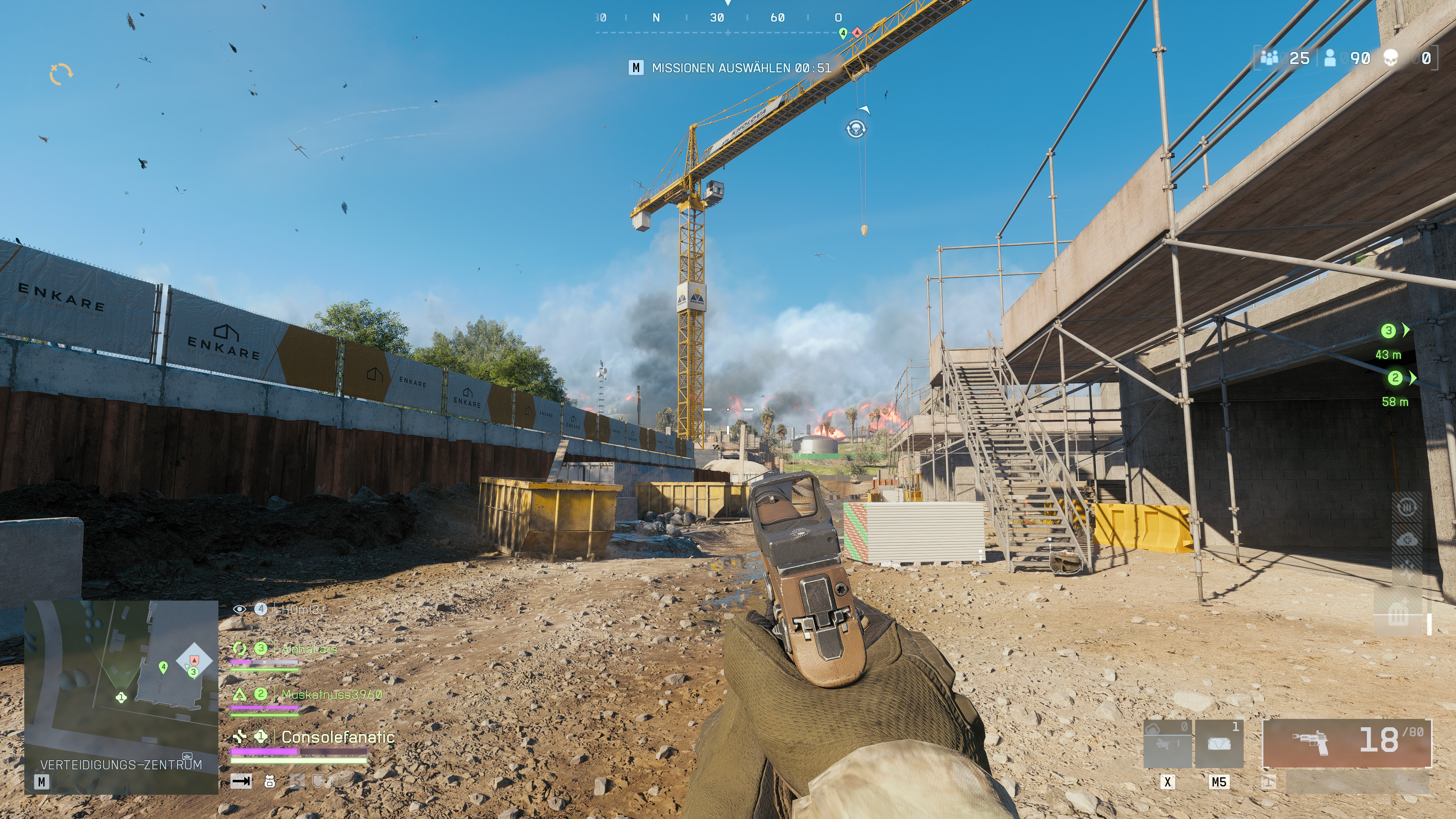Click squadmate 4 marker on minimap
Viewport: 1456px width, 819px height.
pyautogui.click(x=163, y=667)
